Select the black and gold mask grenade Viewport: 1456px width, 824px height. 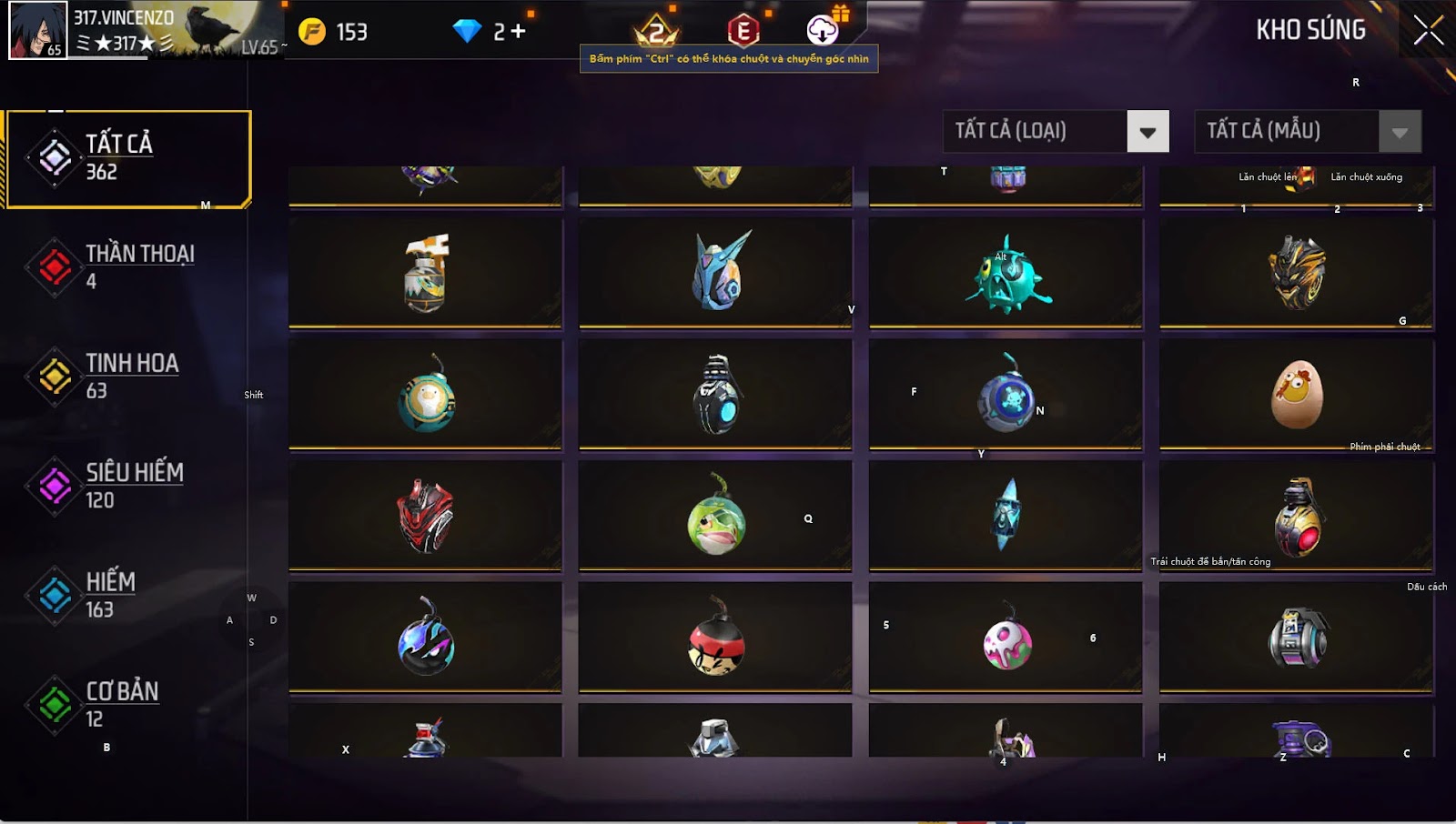pos(1297,272)
